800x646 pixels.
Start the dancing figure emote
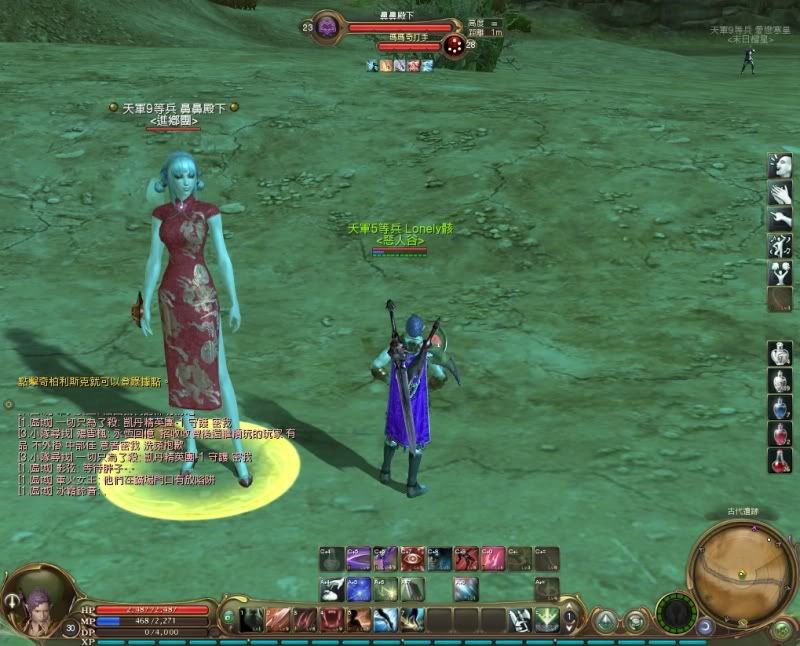point(780,246)
